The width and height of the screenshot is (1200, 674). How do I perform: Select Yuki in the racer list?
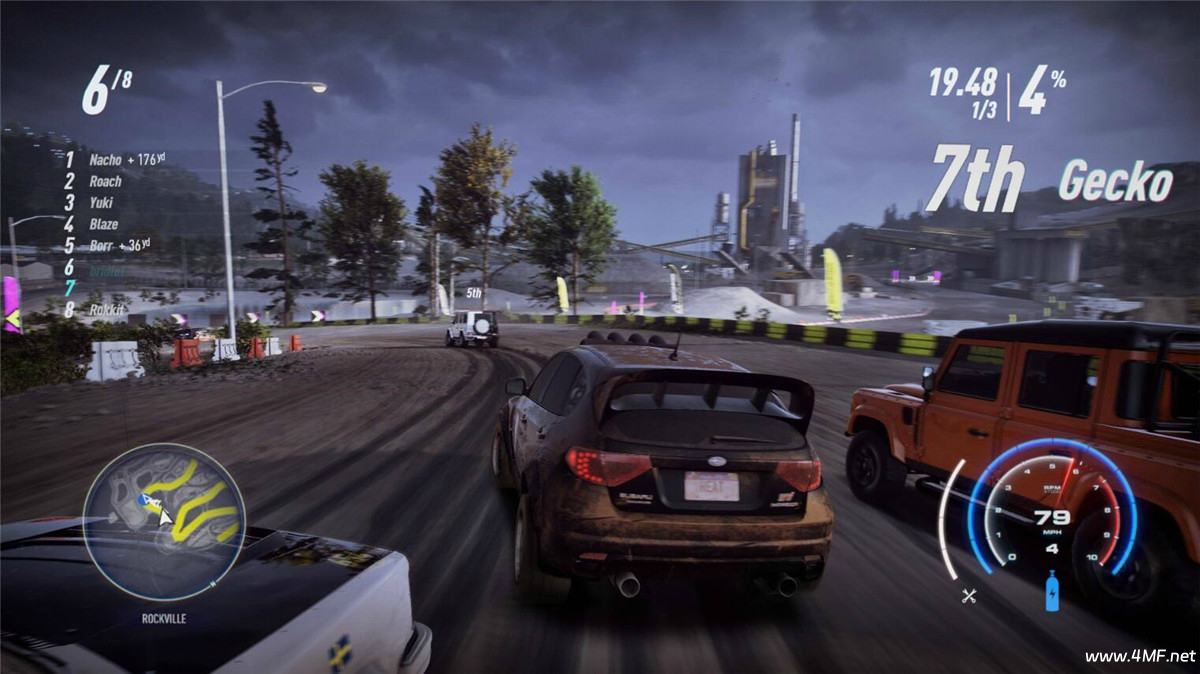pyautogui.click(x=103, y=203)
